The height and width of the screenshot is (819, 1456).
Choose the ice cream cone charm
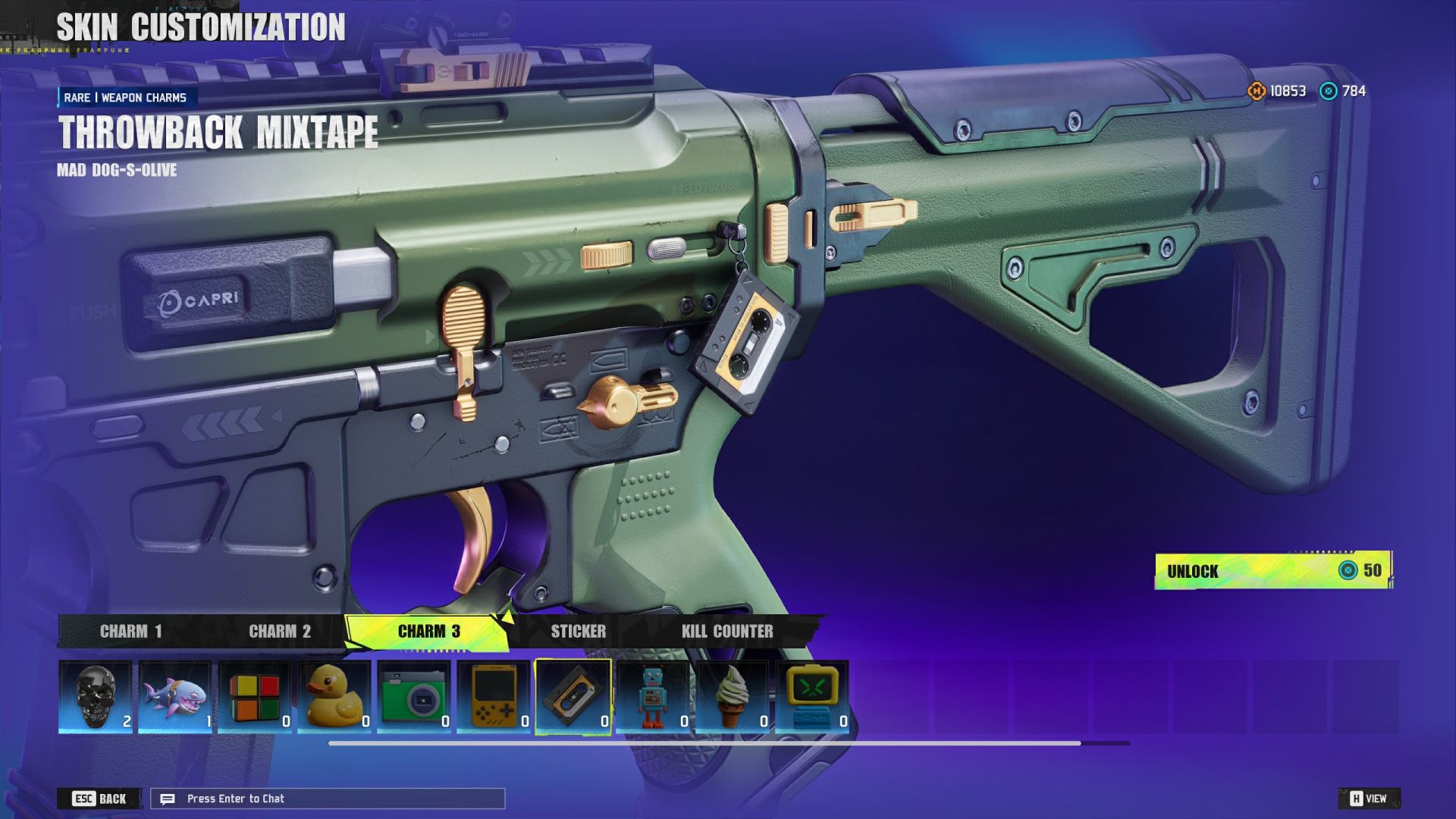point(733,696)
